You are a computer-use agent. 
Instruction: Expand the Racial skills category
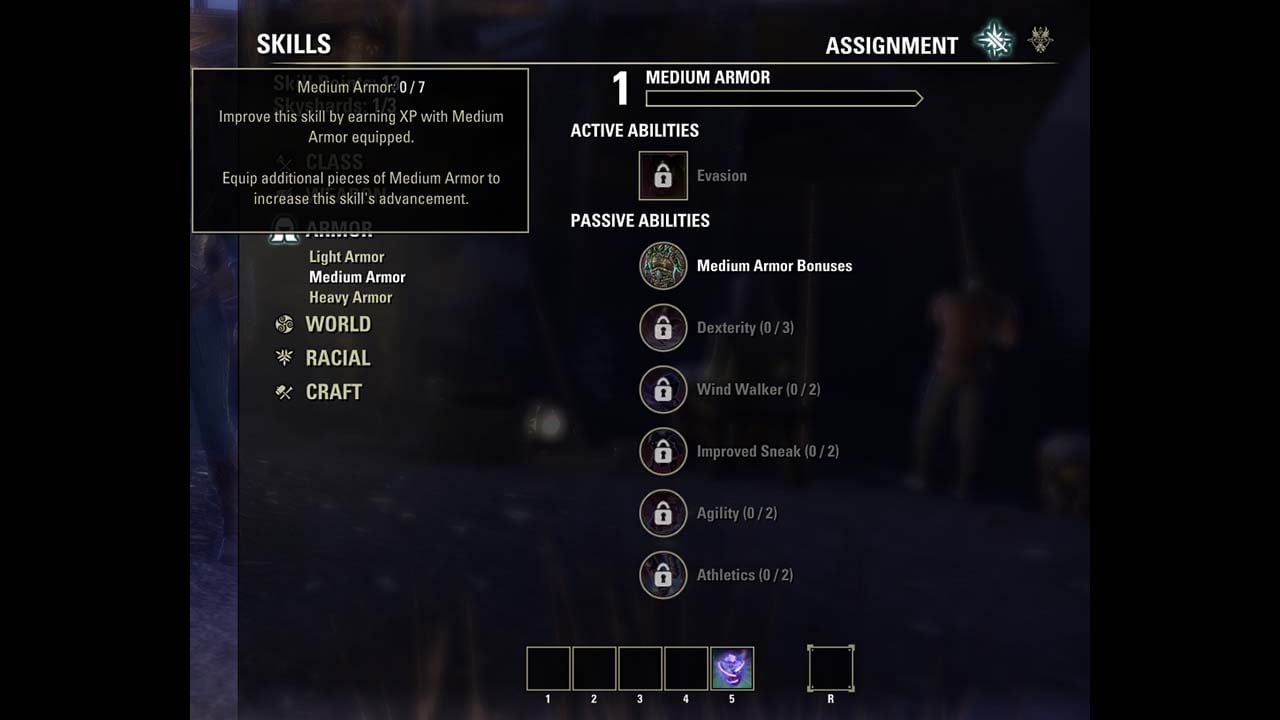[x=337, y=358]
